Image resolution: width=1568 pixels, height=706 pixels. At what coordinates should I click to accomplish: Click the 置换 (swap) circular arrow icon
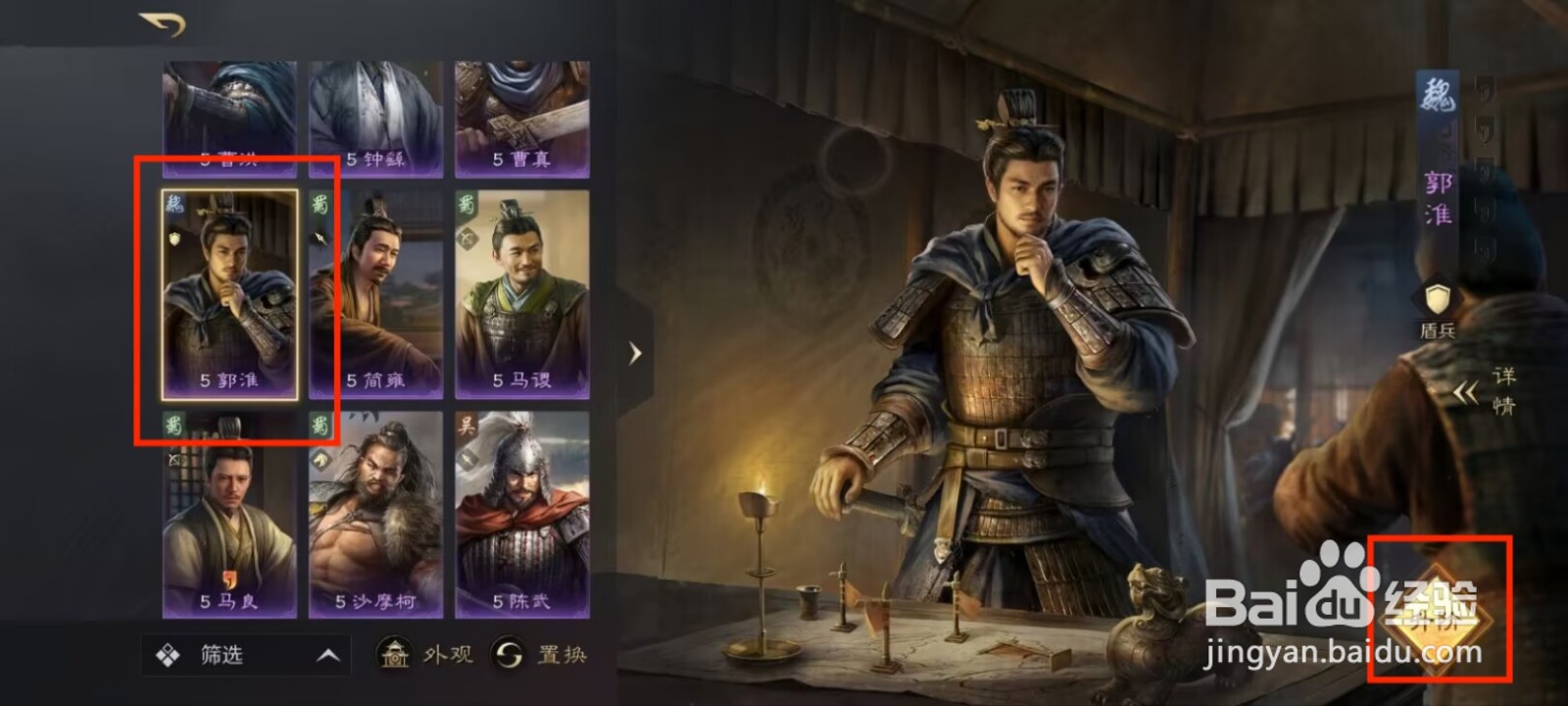pos(511,654)
